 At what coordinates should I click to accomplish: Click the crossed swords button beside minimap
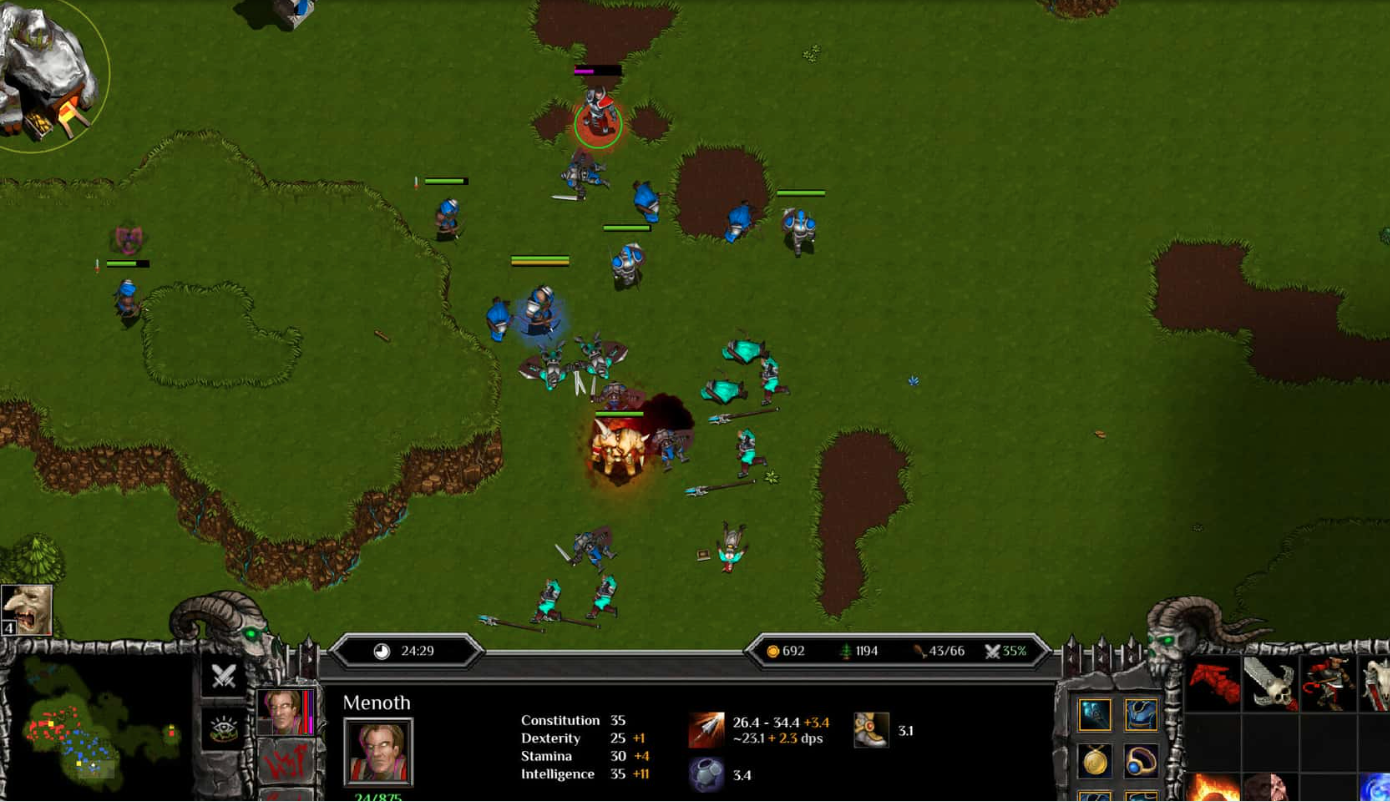pyautogui.click(x=223, y=675)
